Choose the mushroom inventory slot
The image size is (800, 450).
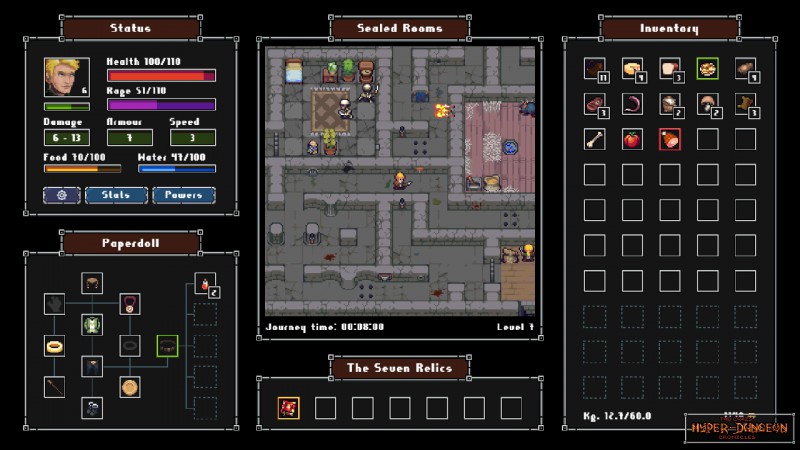(707, 103)
